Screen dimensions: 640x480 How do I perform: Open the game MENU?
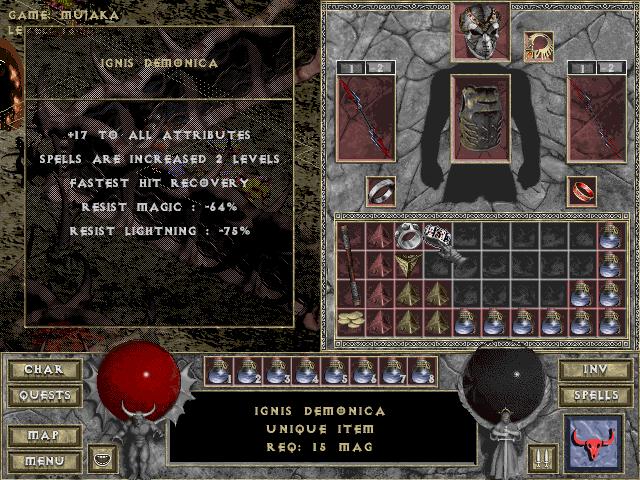pos(43,461)
